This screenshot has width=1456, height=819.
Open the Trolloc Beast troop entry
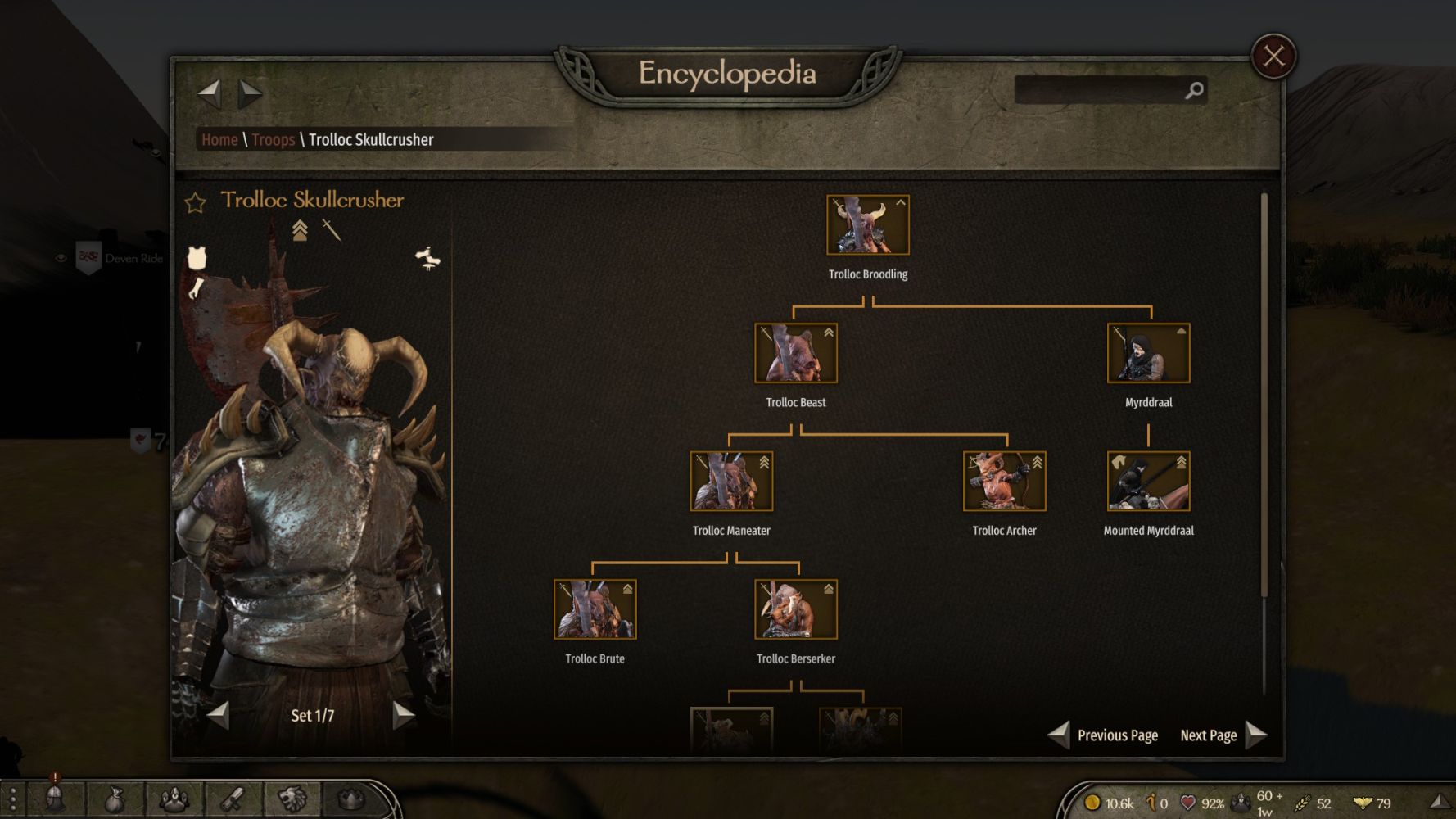(795, 353)
